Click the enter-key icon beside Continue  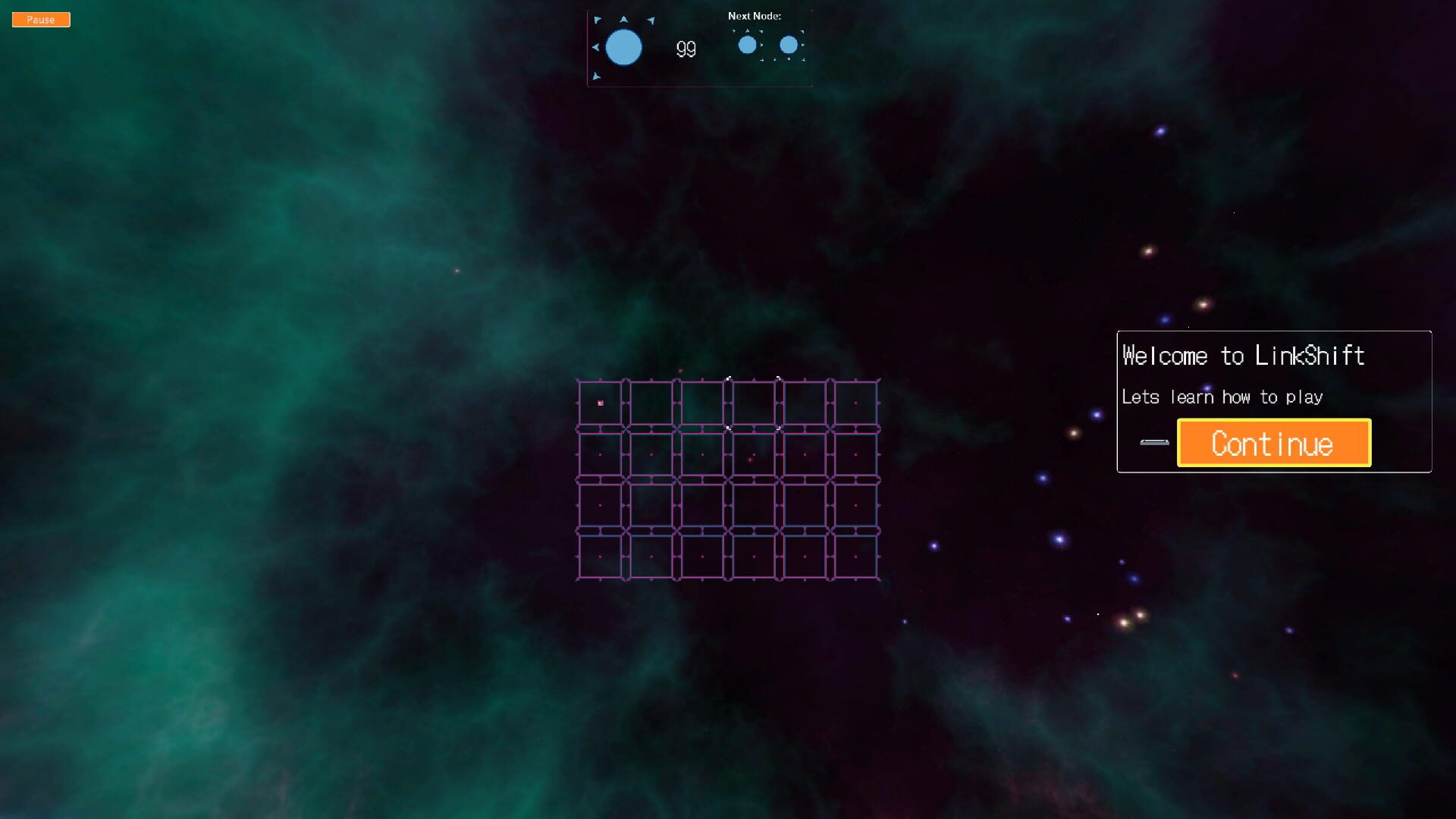(1153, 442)
